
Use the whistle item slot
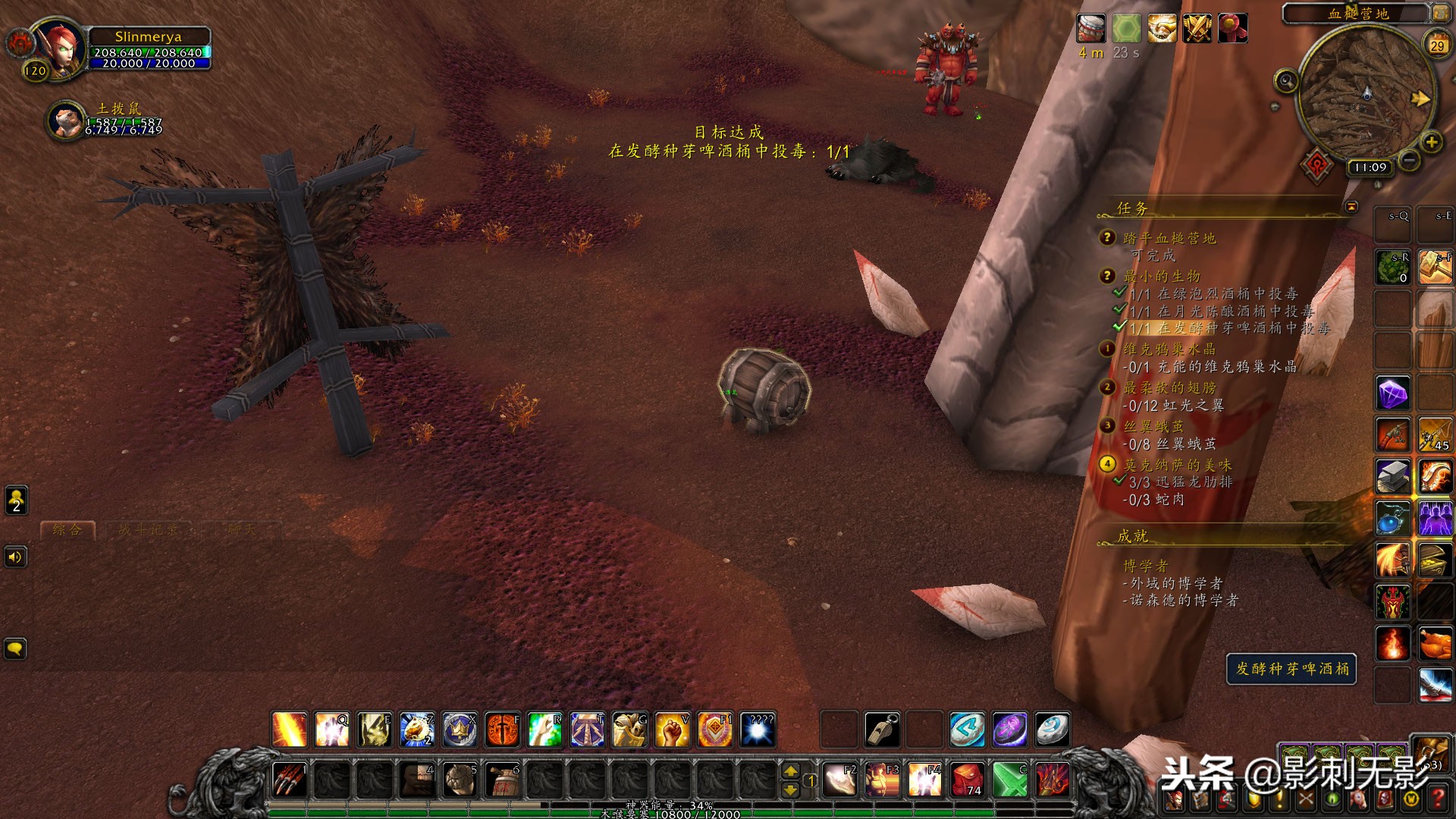click(882, 730)
